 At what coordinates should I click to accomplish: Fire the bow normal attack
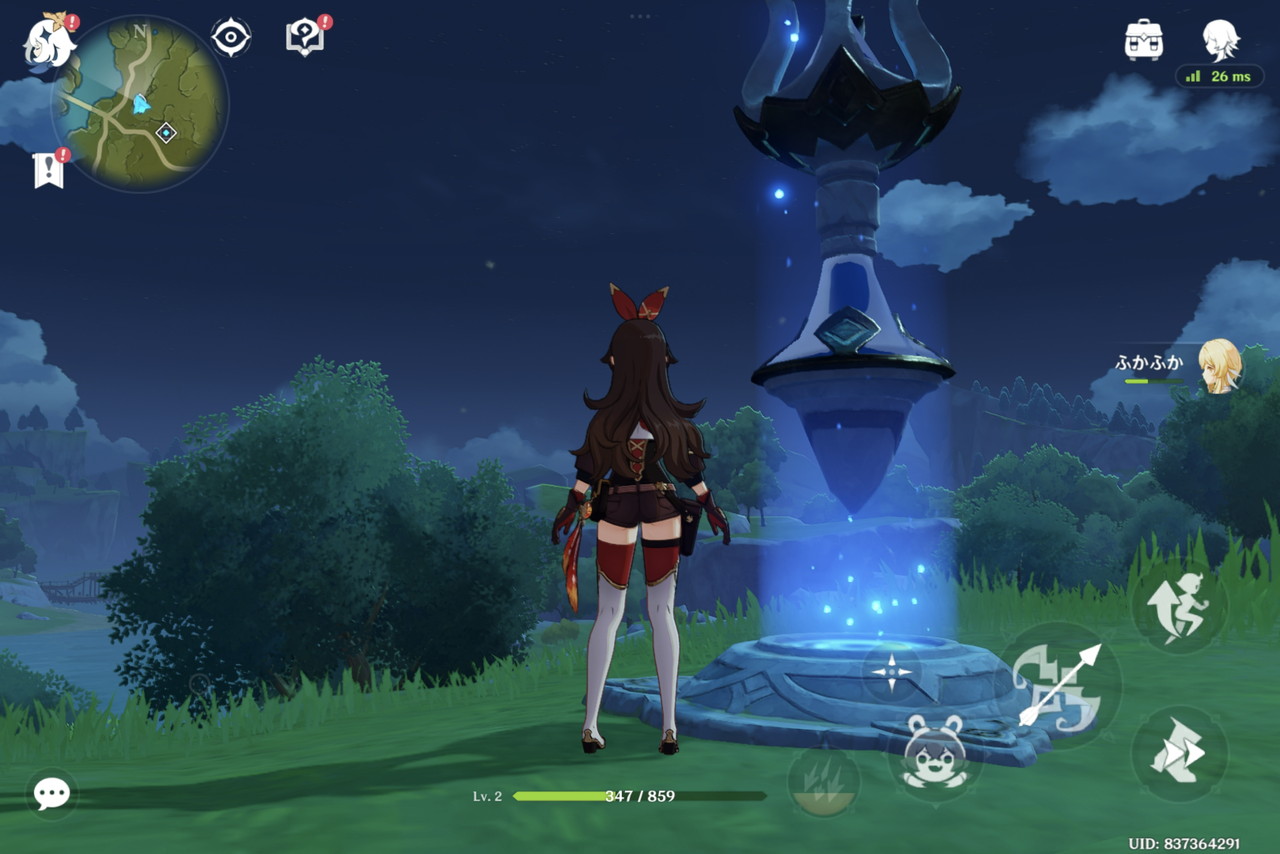(x=1061, y=685)
